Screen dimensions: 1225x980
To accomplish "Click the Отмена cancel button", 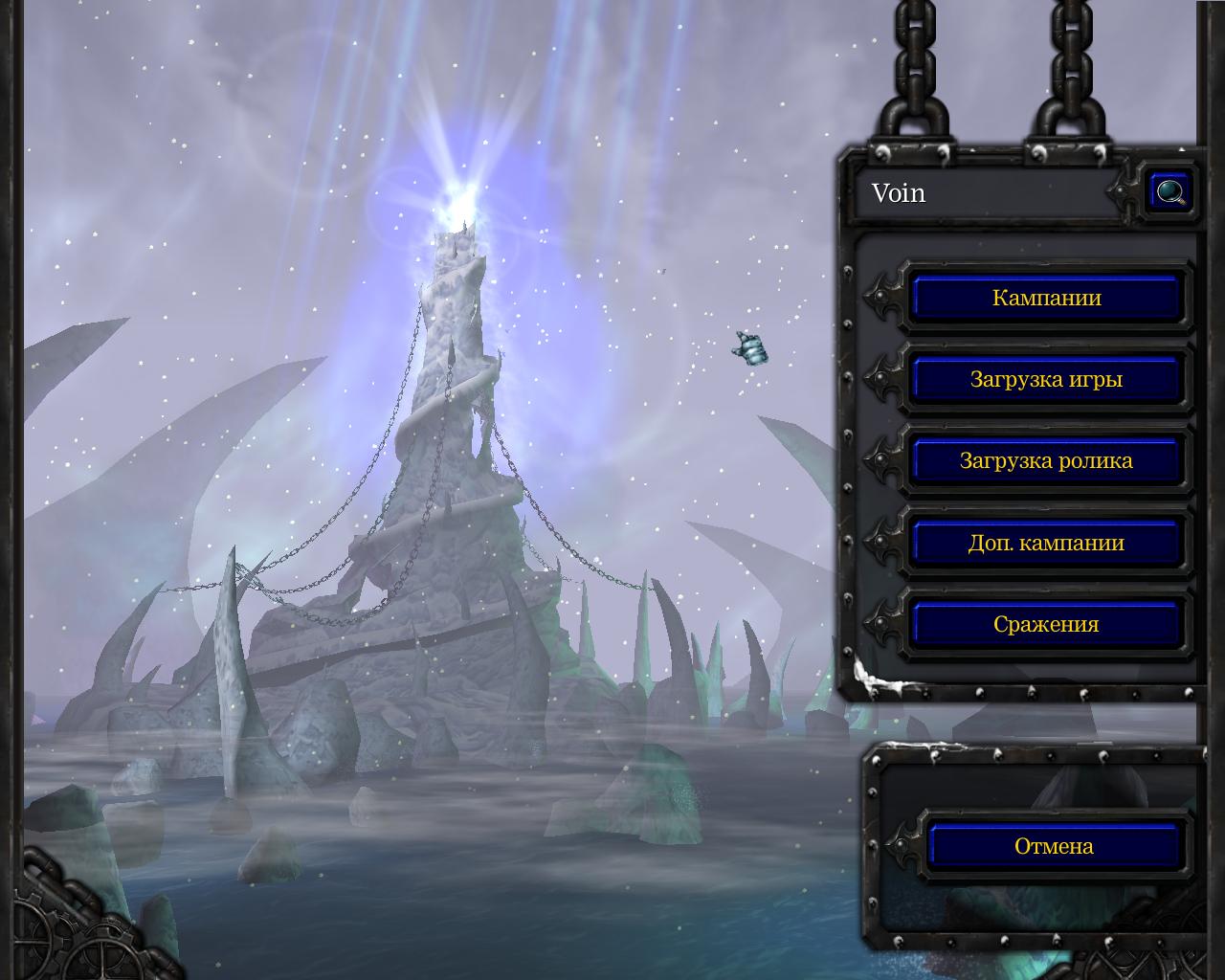I will point(1054,846).
